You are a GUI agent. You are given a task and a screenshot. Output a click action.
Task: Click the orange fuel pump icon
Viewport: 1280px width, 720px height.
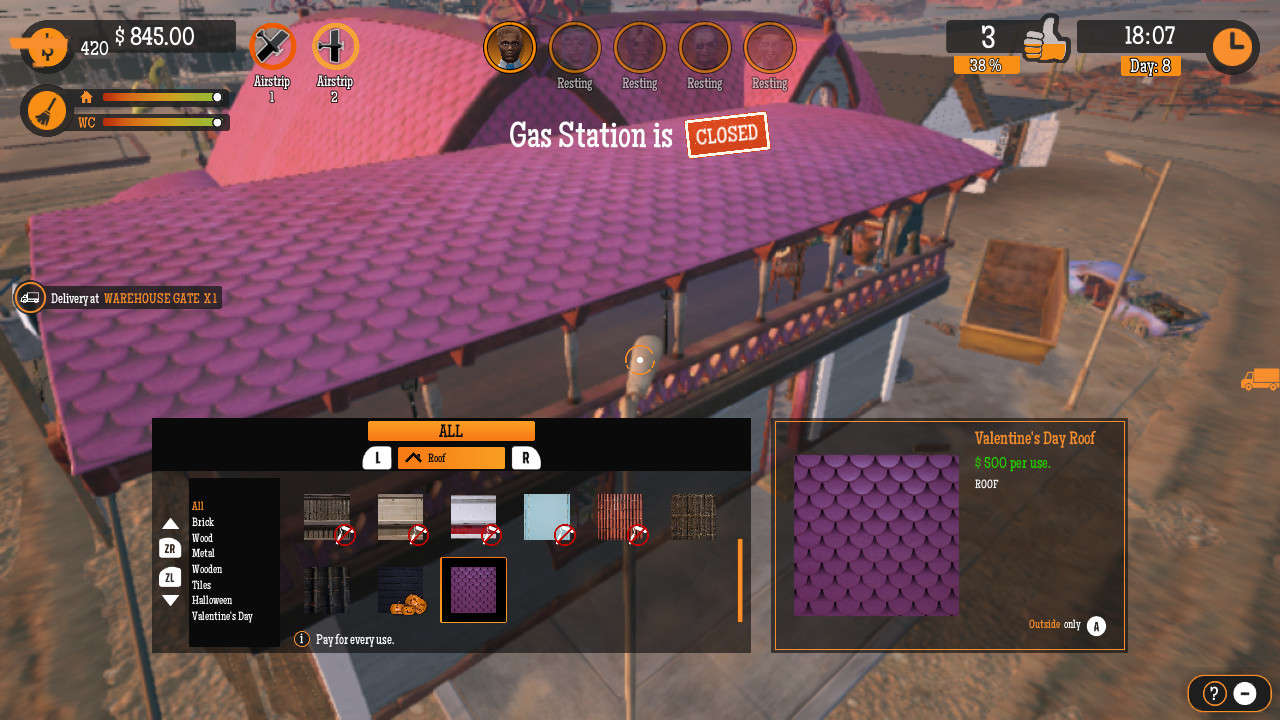coord(44,45)
